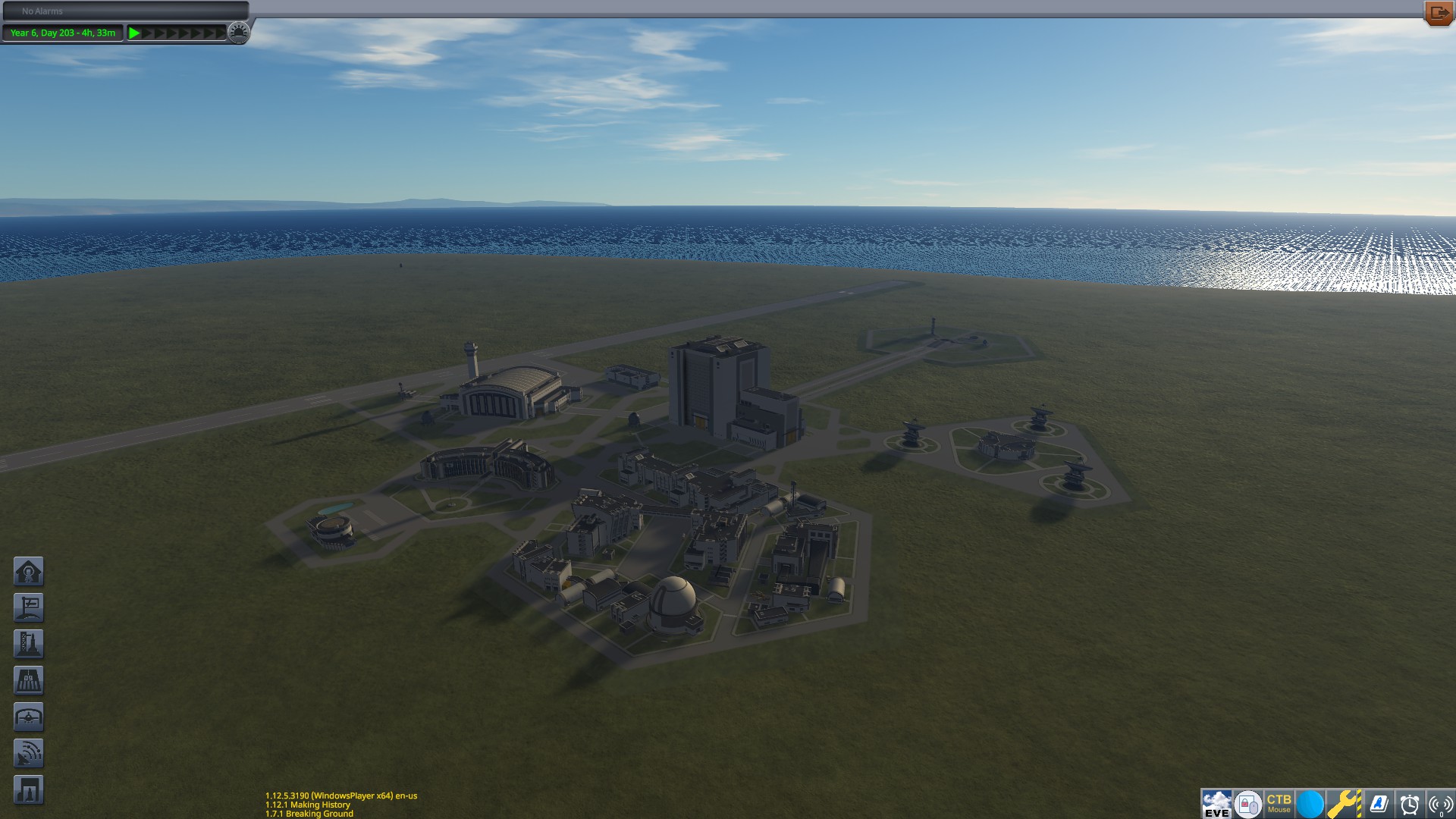
Task: Toggle the CTB Mouse click-through blocker
Action: point(1279,802)
